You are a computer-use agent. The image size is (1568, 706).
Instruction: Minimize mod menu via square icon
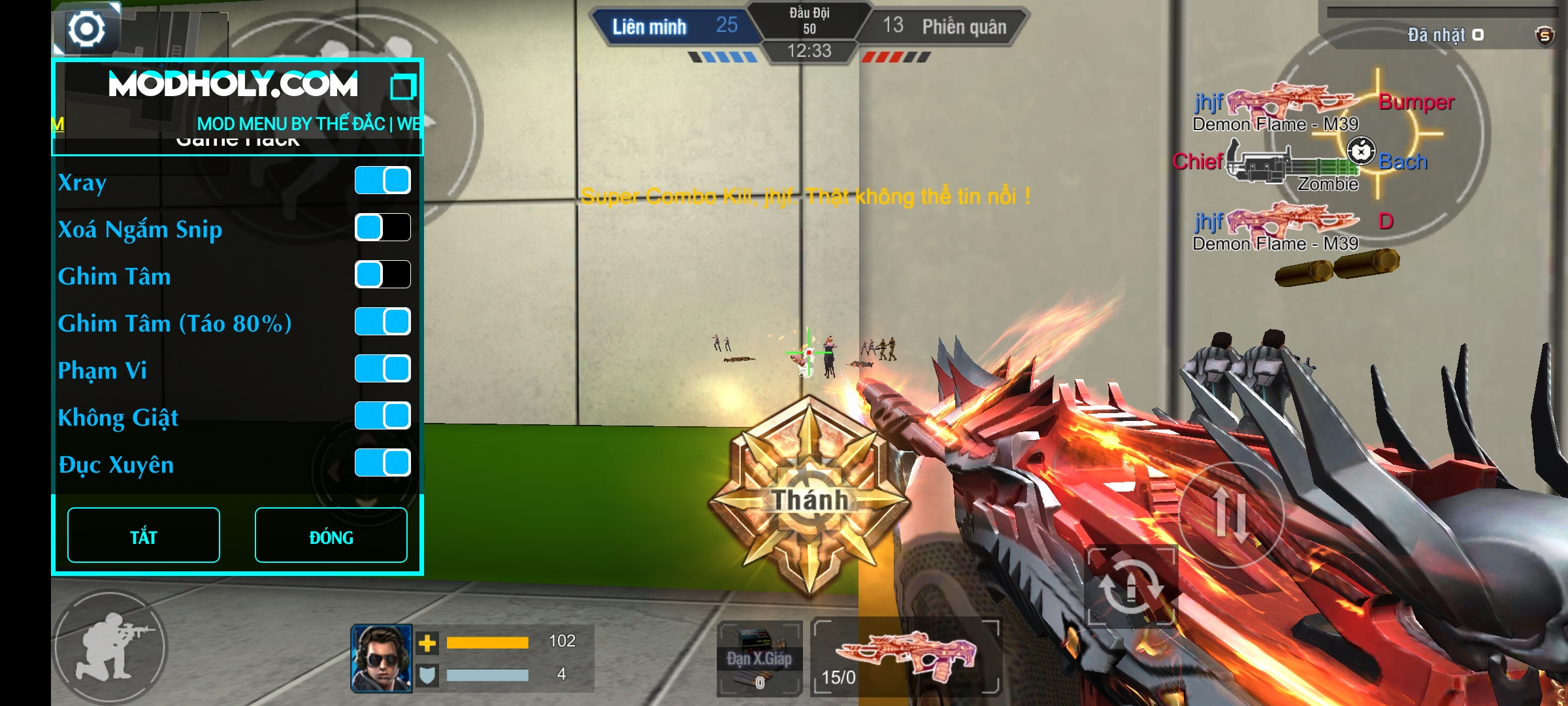tap(402, 87)
